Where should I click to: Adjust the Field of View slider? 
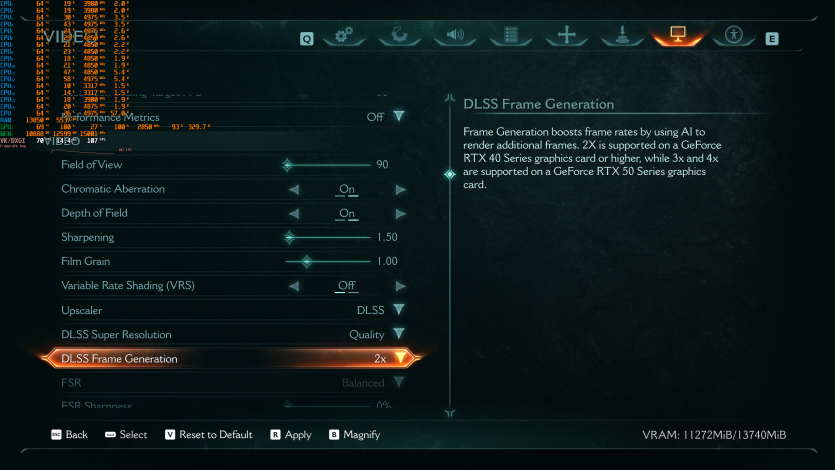(x=288, y=165)
